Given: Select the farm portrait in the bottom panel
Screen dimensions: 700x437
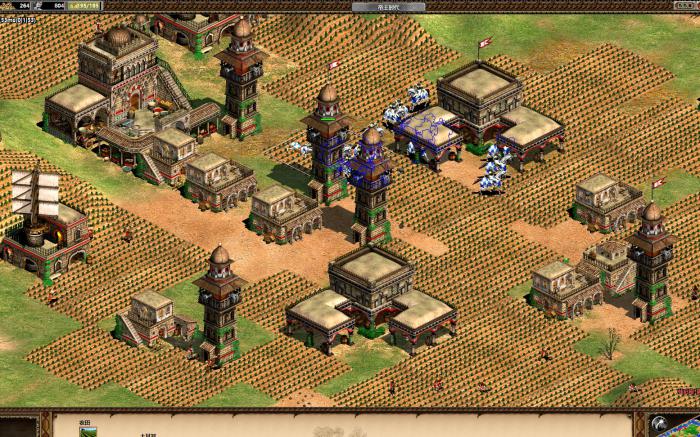Looking at the screenshot, I should pyautogui.click(x=86, y=431).
